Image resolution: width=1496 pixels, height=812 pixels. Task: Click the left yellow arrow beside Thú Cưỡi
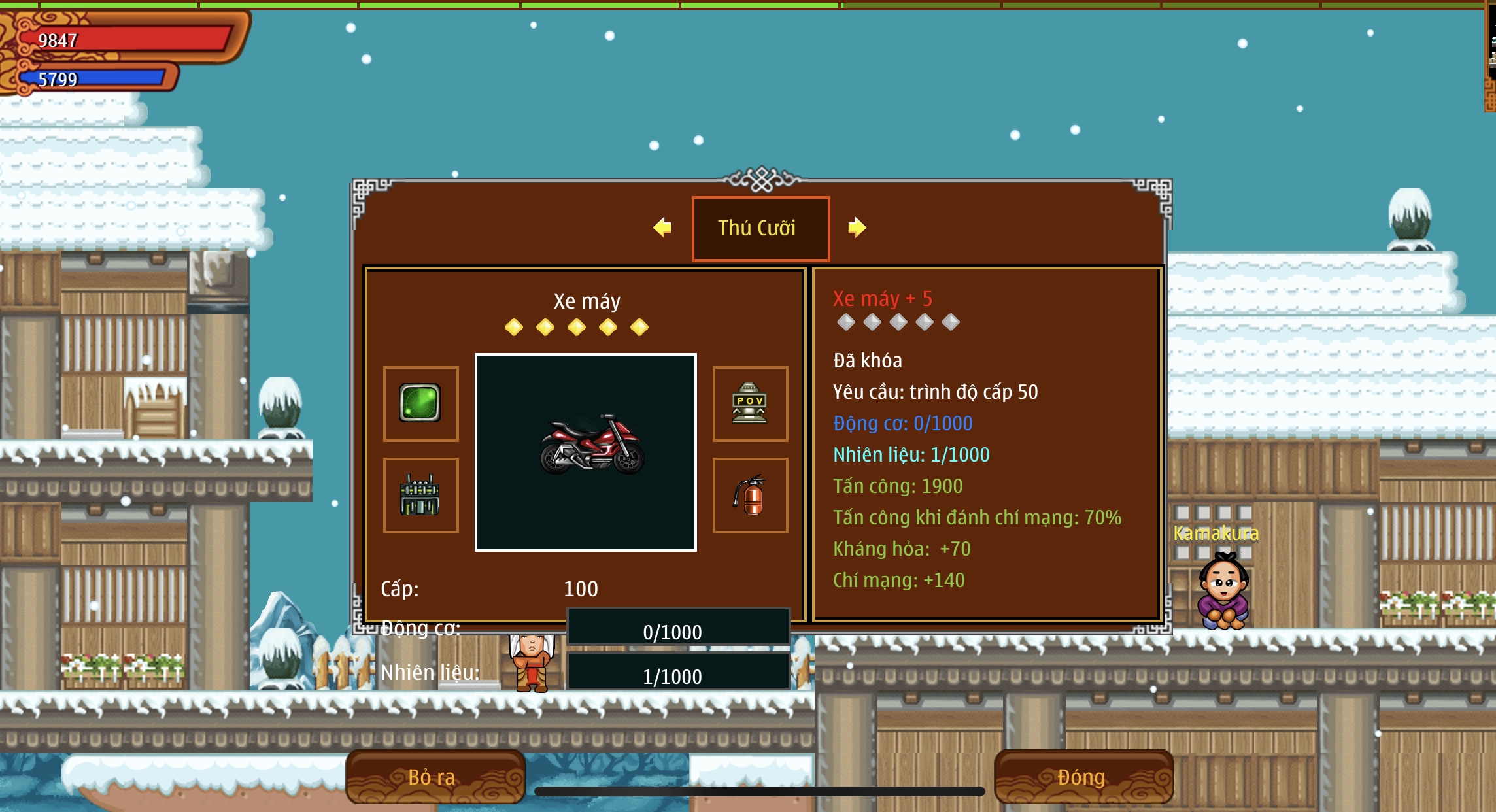click(662, 228)
